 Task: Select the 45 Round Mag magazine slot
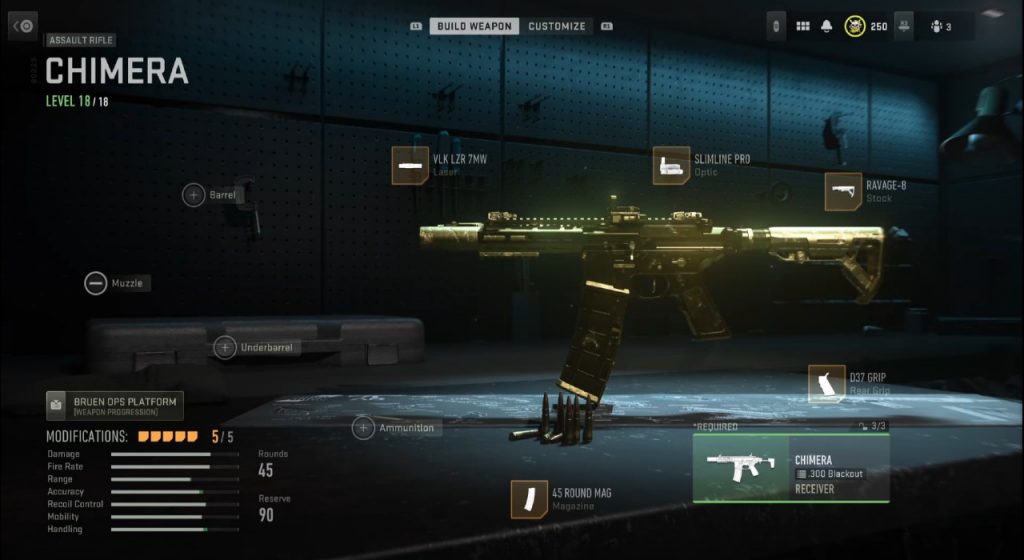coord(529,499)
